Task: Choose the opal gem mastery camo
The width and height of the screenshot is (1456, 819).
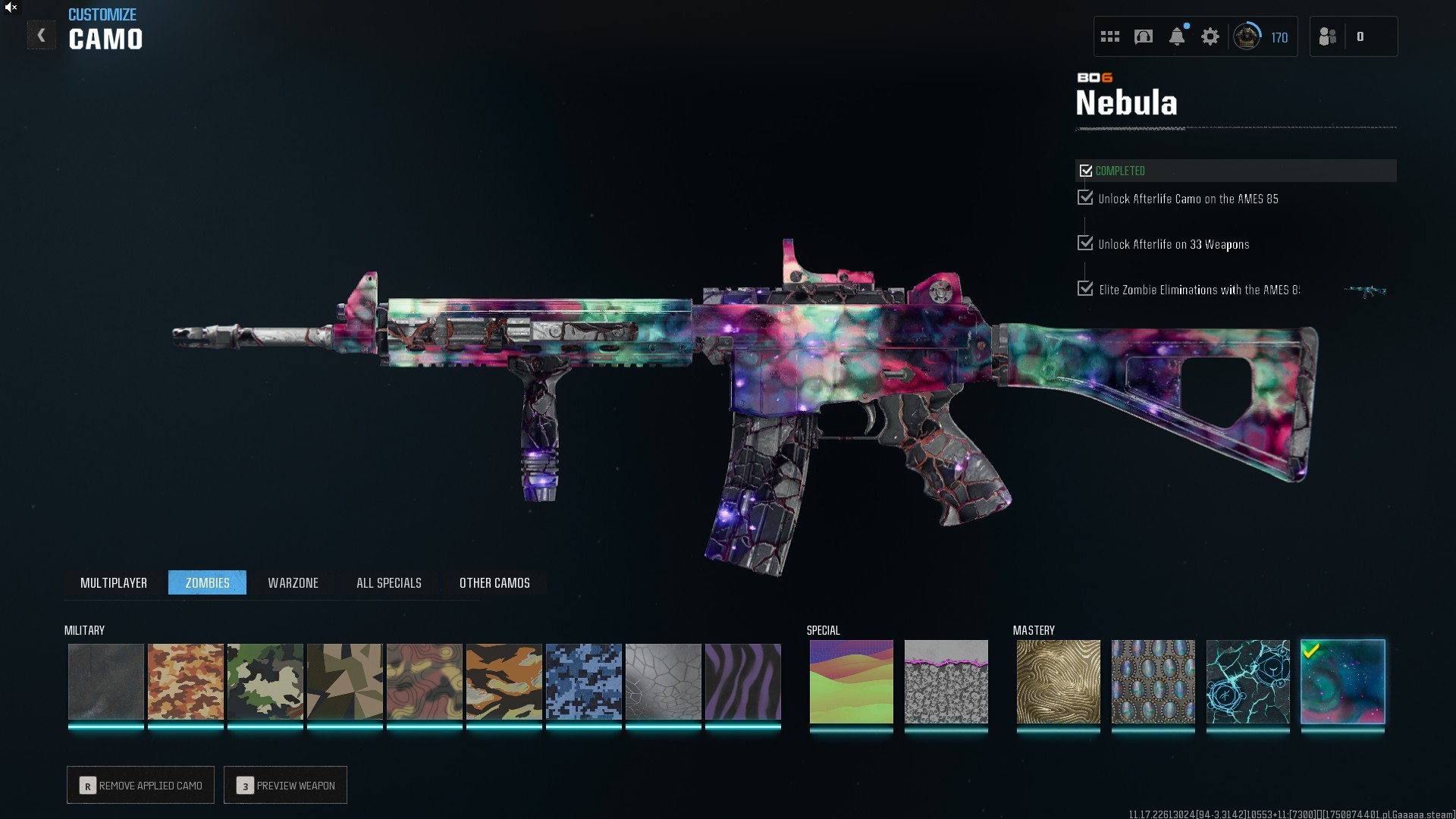Action: coord(1153,681)
